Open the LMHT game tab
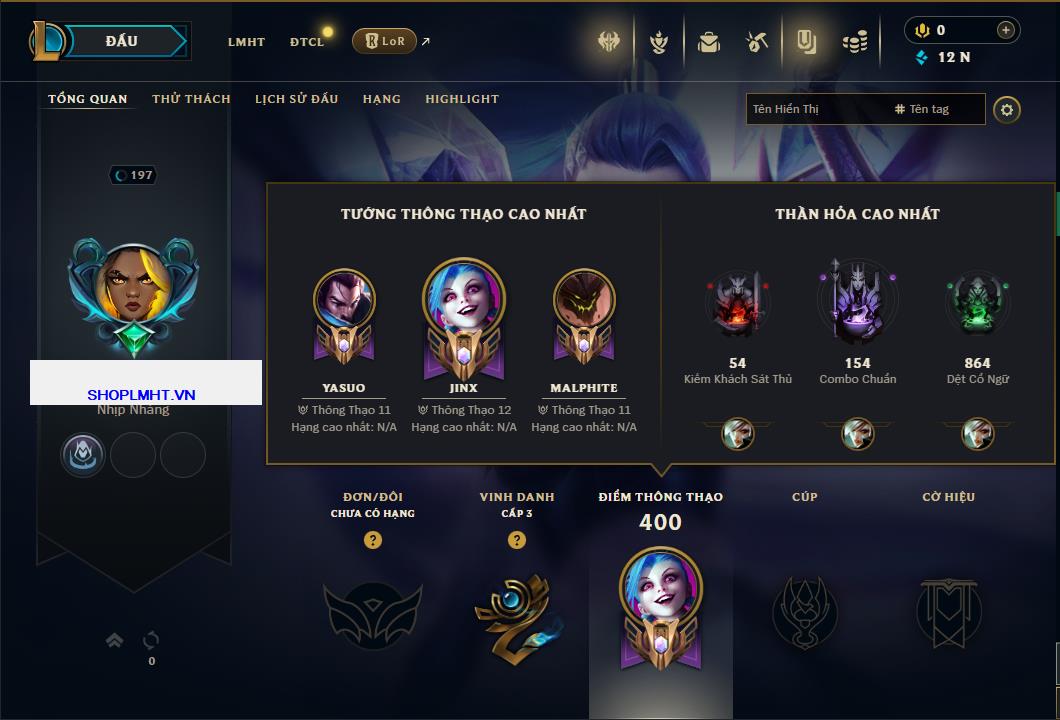Viewport: 1060px width, 720px height. click(246, 42)
